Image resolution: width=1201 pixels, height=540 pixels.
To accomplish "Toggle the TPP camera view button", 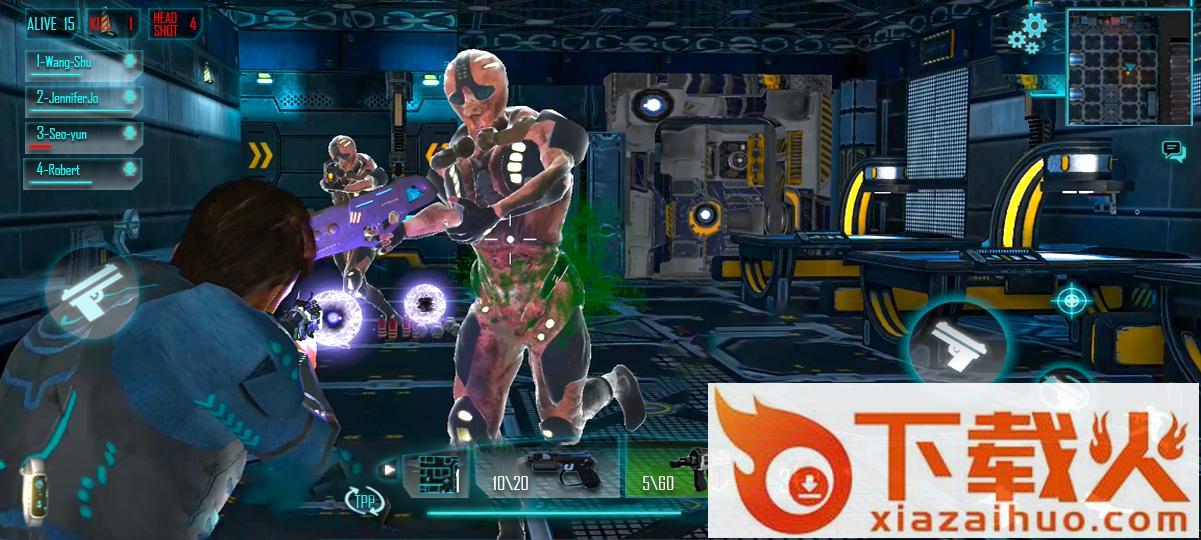I will 364,501.
